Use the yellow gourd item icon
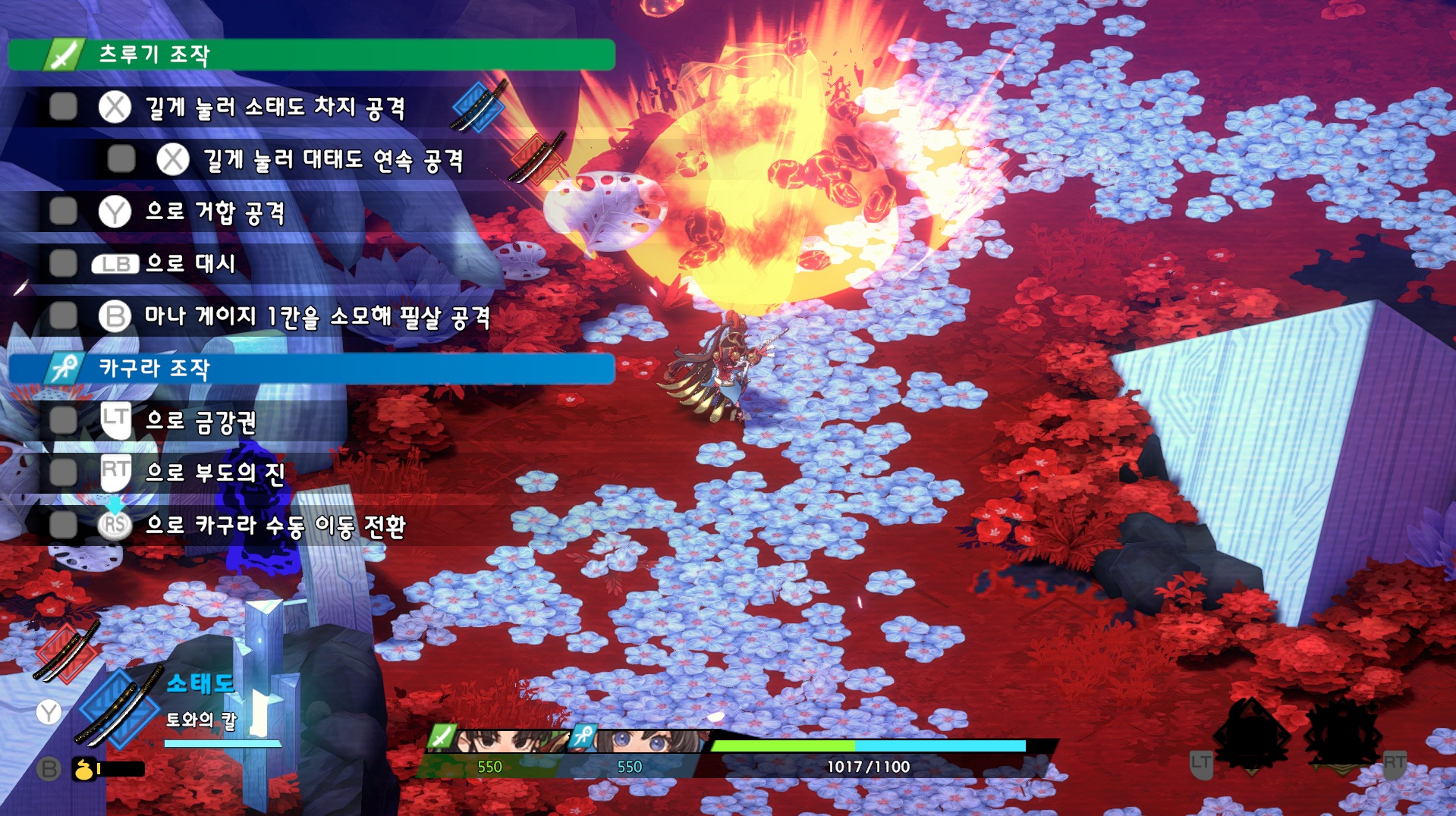Image resolution: width=1456 pixels, height=816 pixels. (83, 769)
